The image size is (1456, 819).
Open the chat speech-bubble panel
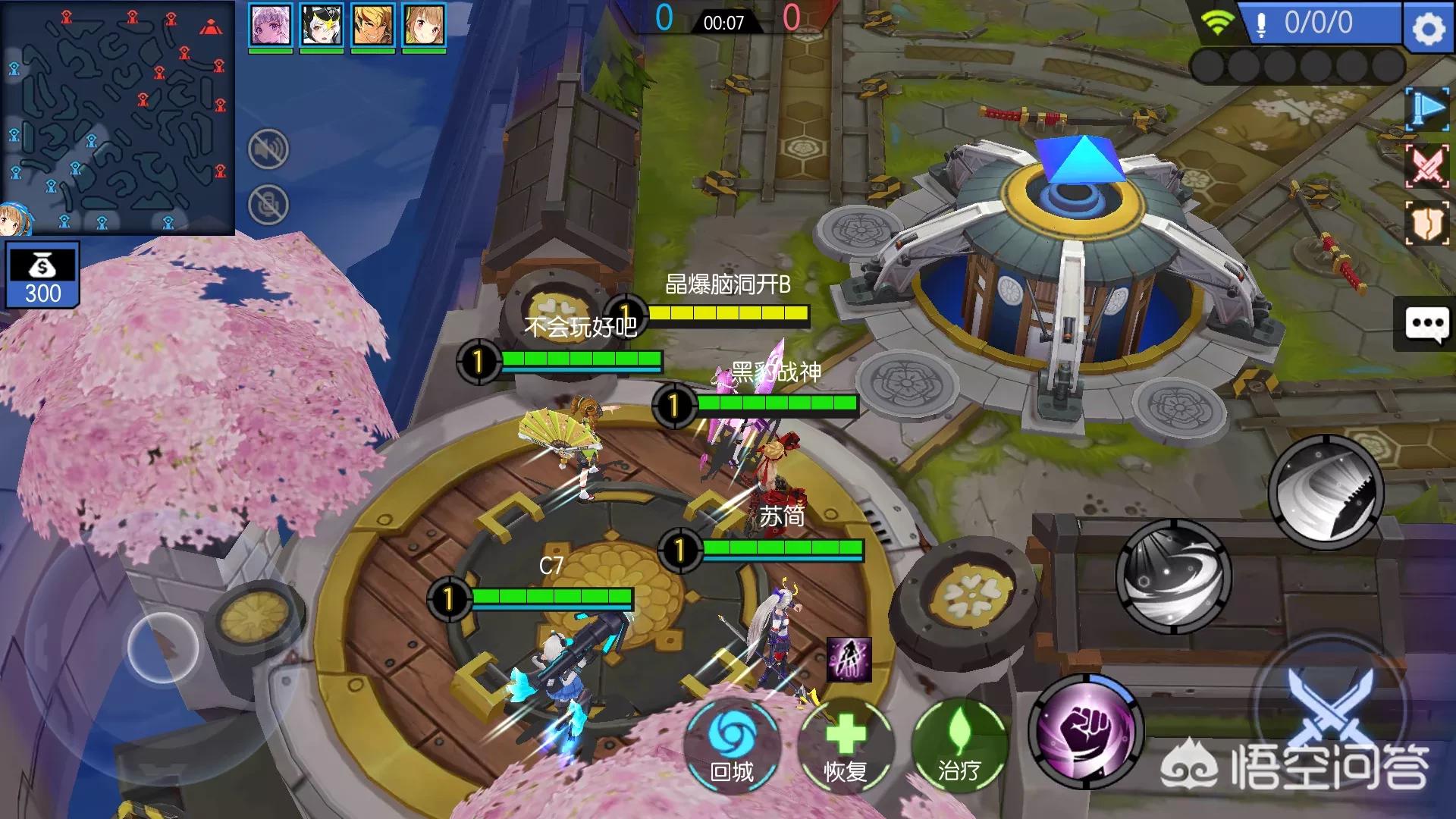coord(1426,325)
